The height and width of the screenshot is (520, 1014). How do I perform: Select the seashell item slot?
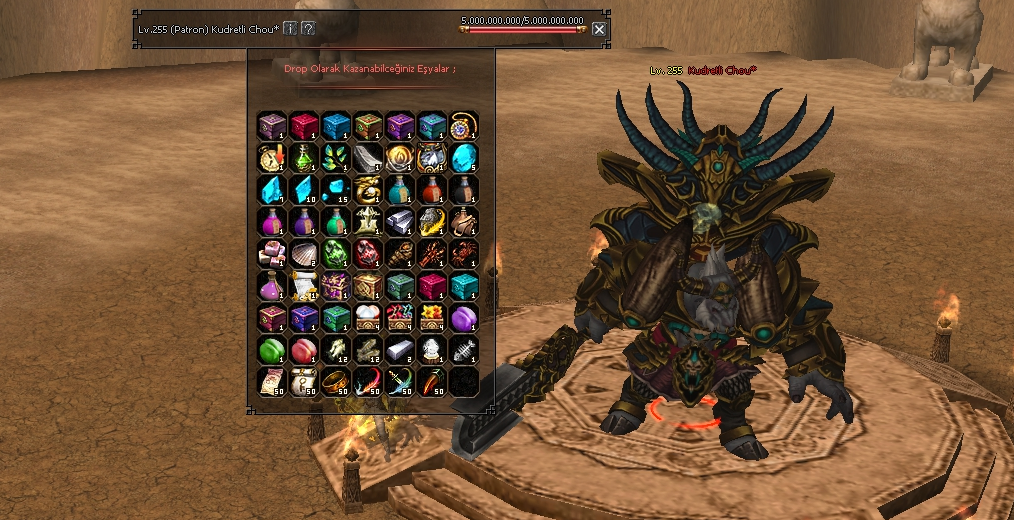point(304,253)
